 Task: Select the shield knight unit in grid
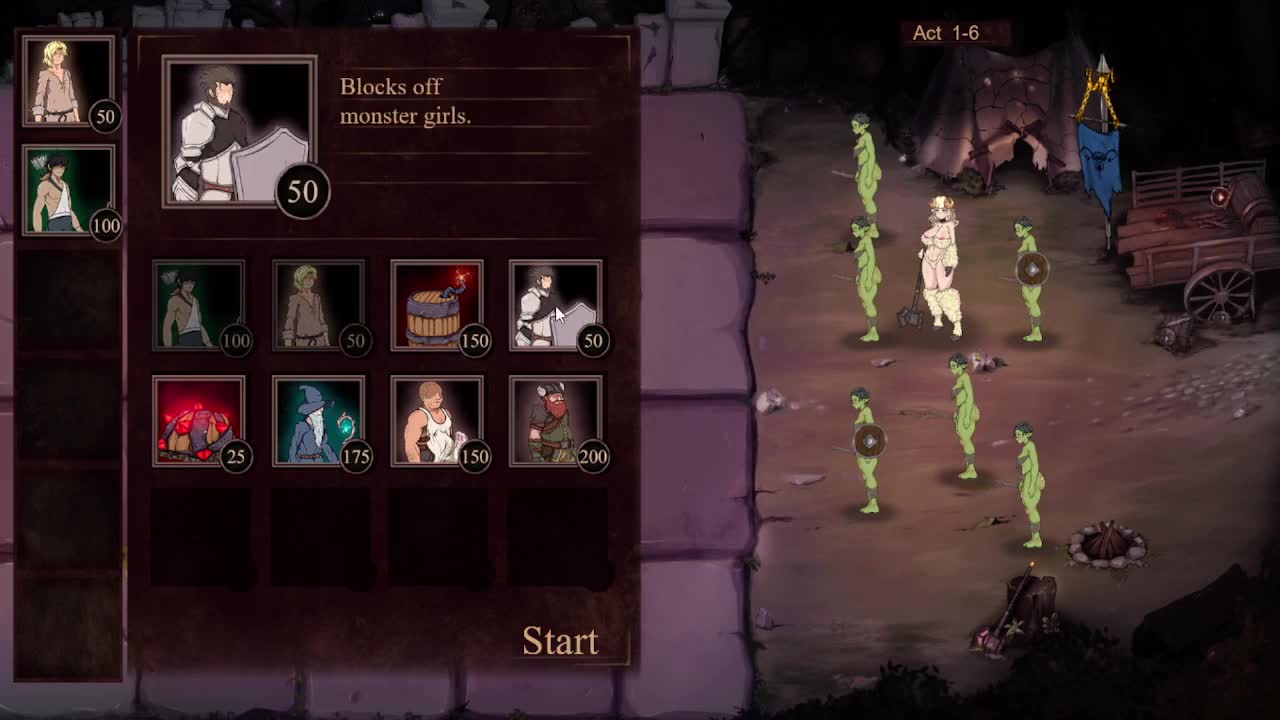555,306
